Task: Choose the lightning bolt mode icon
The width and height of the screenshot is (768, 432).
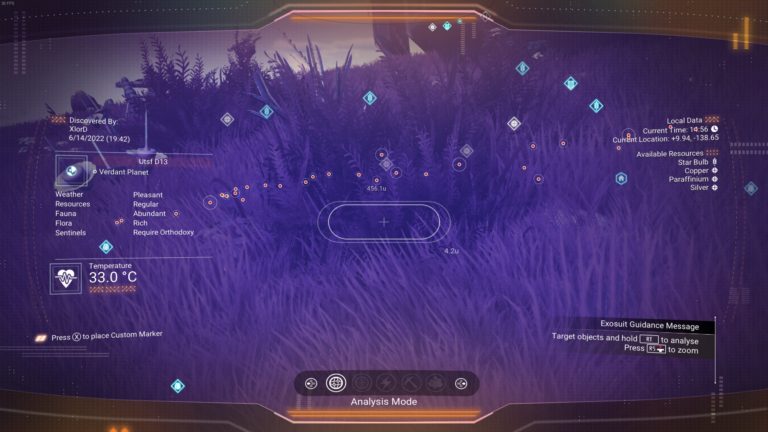Action: pos(386,383)
